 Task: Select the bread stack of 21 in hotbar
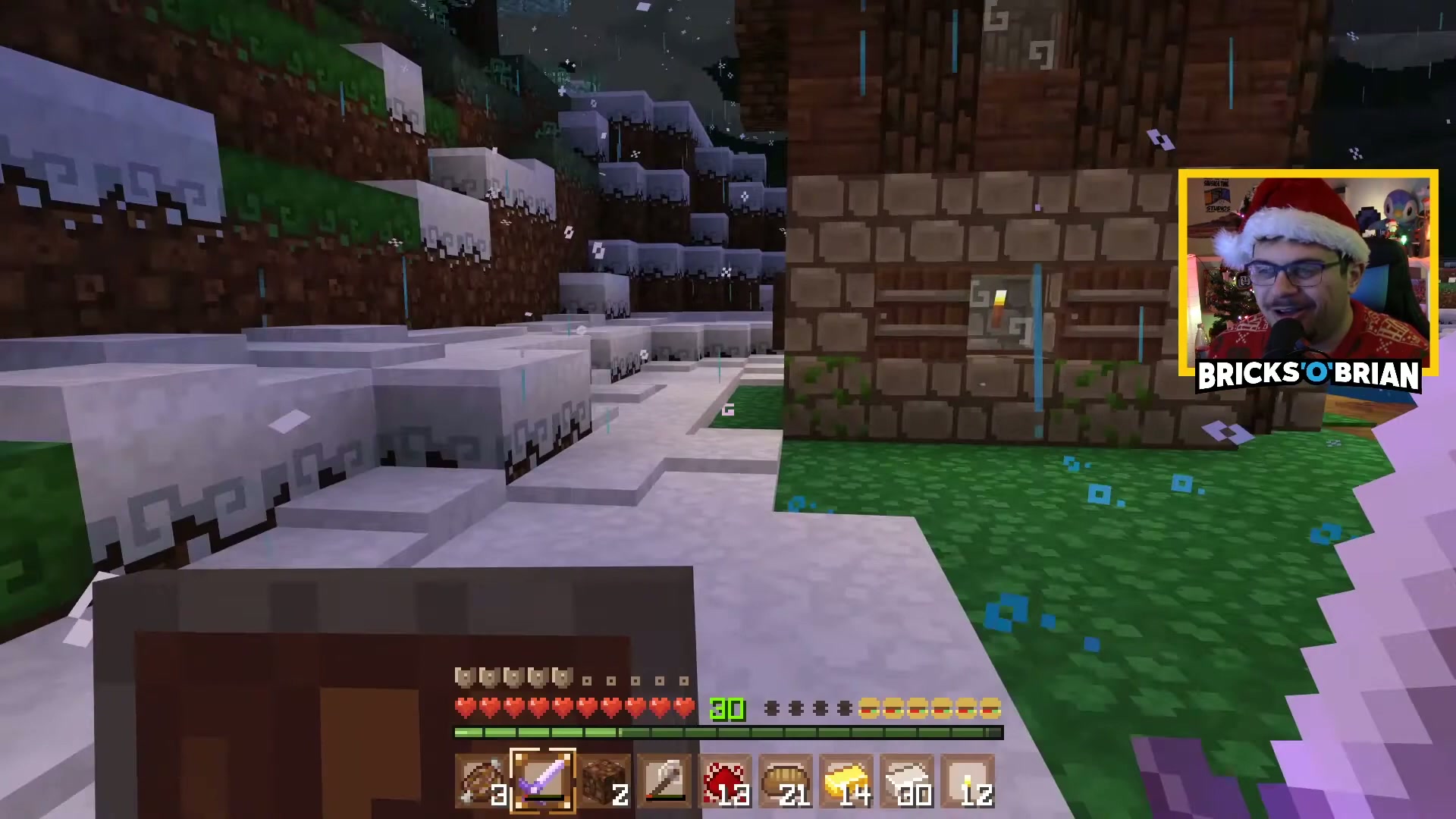click(787, 781)
